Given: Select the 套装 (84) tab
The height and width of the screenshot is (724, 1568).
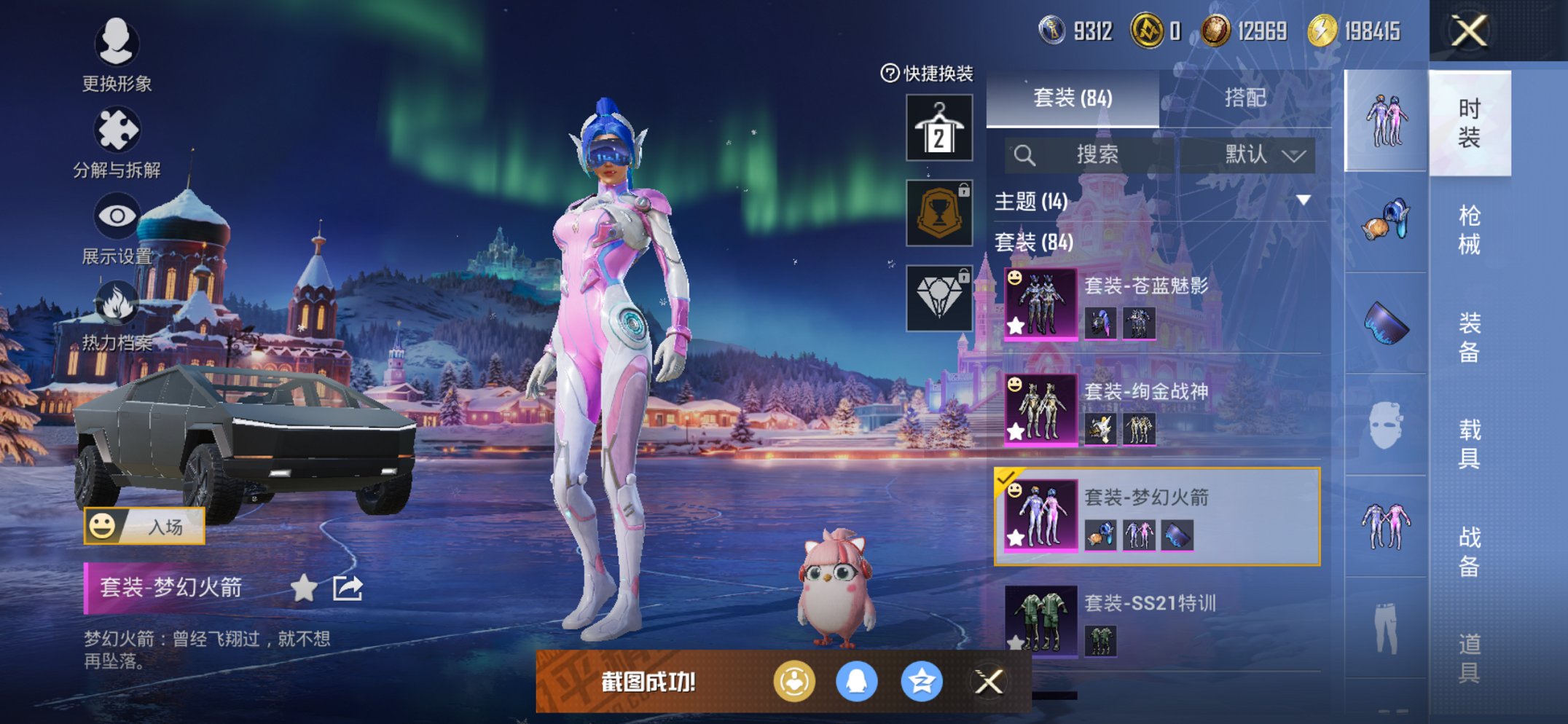Looking at the screenshot, I should (1073, 98).
